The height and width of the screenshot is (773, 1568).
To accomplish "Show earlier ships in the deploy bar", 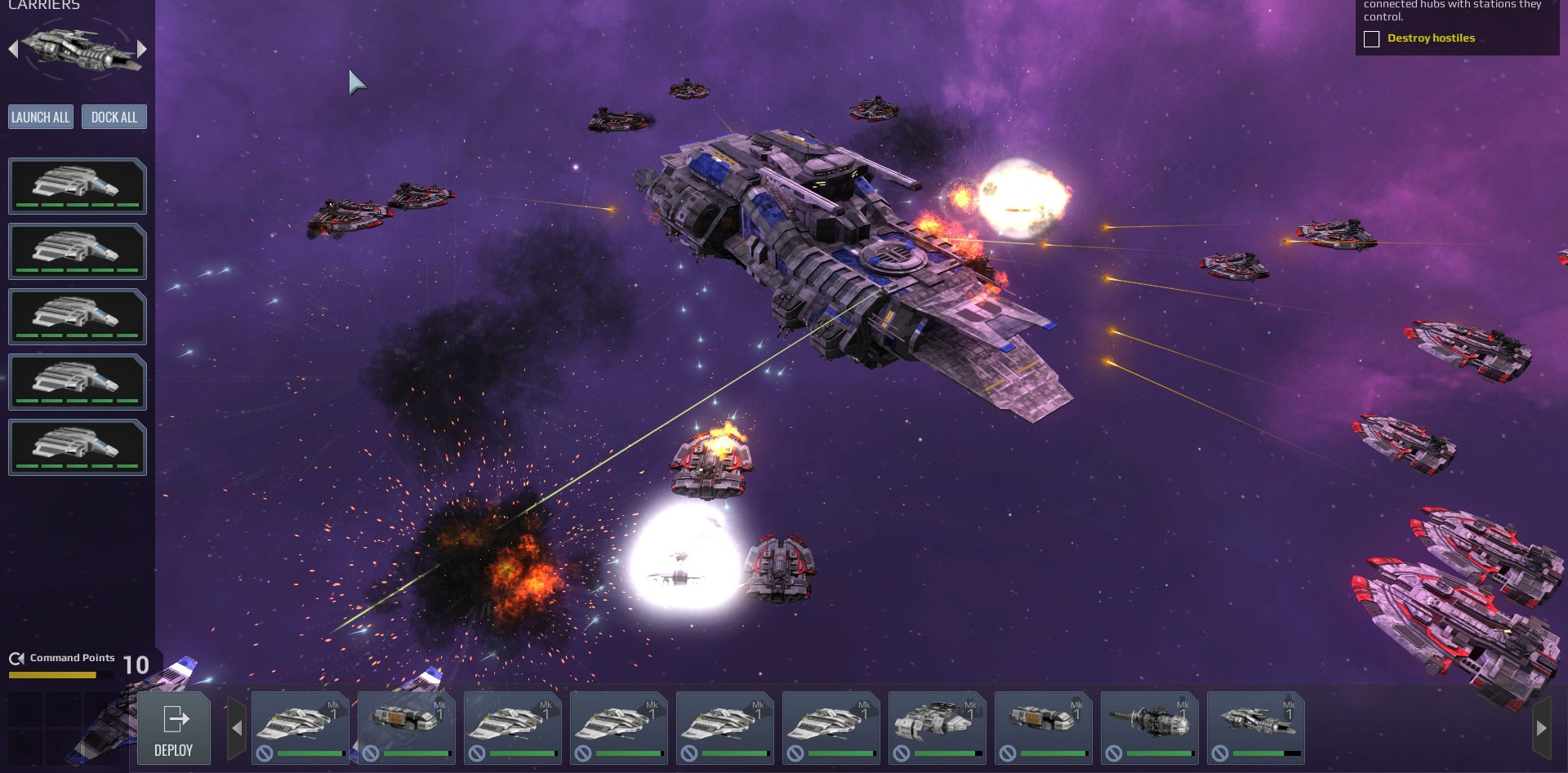I will (237, 728).
